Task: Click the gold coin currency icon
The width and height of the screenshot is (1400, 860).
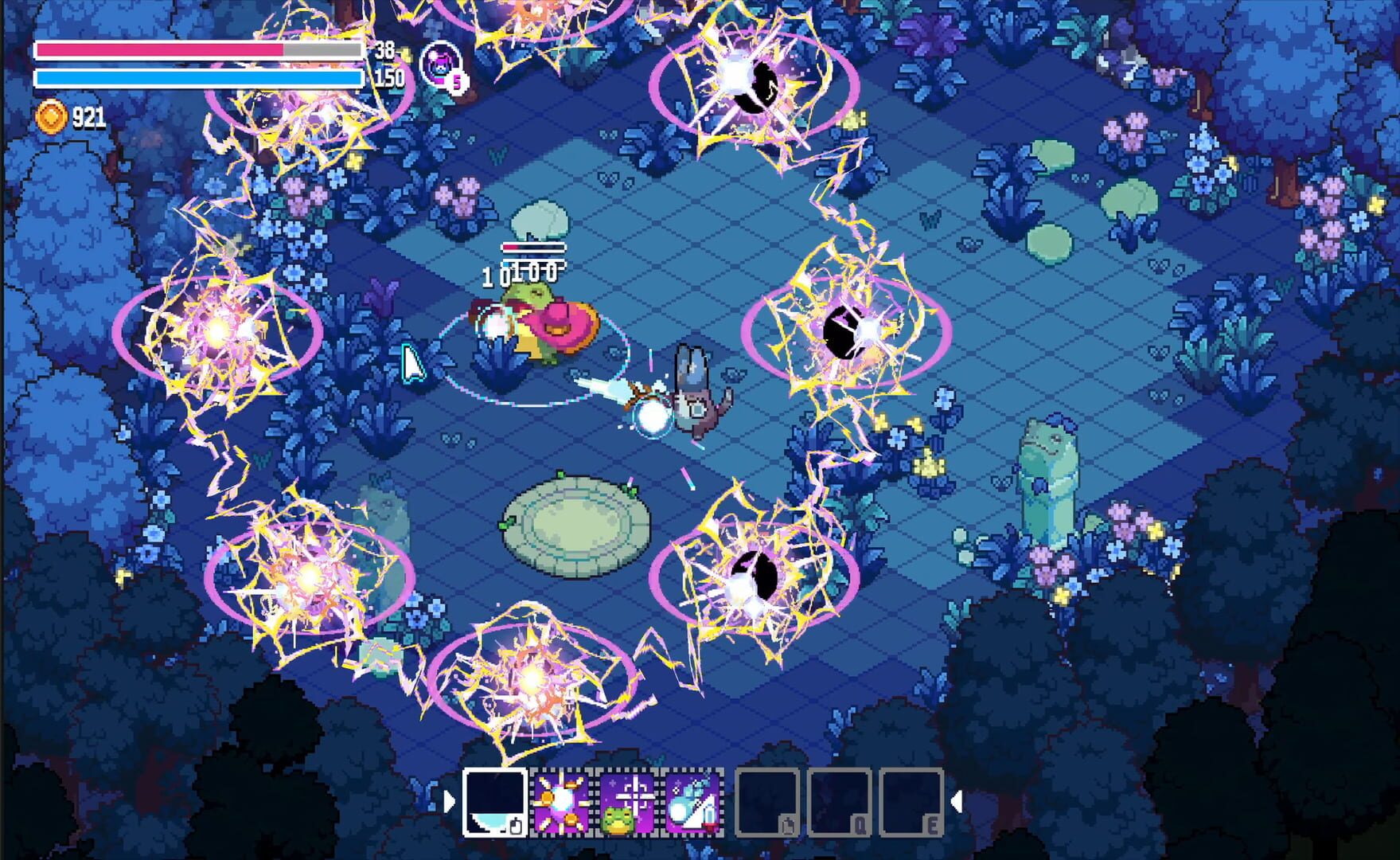Action: pos(51,116)
